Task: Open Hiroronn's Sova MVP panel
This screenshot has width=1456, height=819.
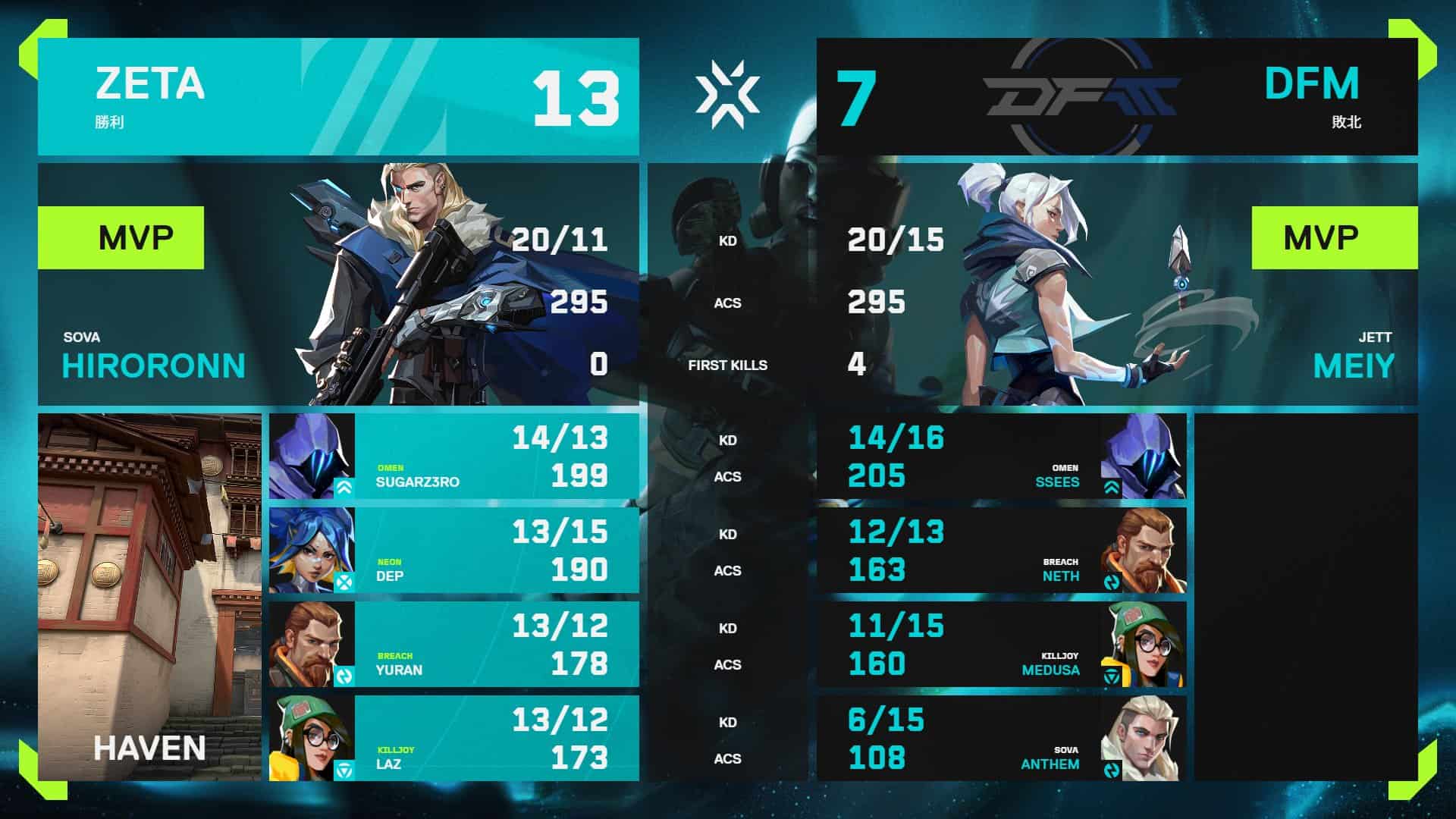Action: tap(338, 284)
